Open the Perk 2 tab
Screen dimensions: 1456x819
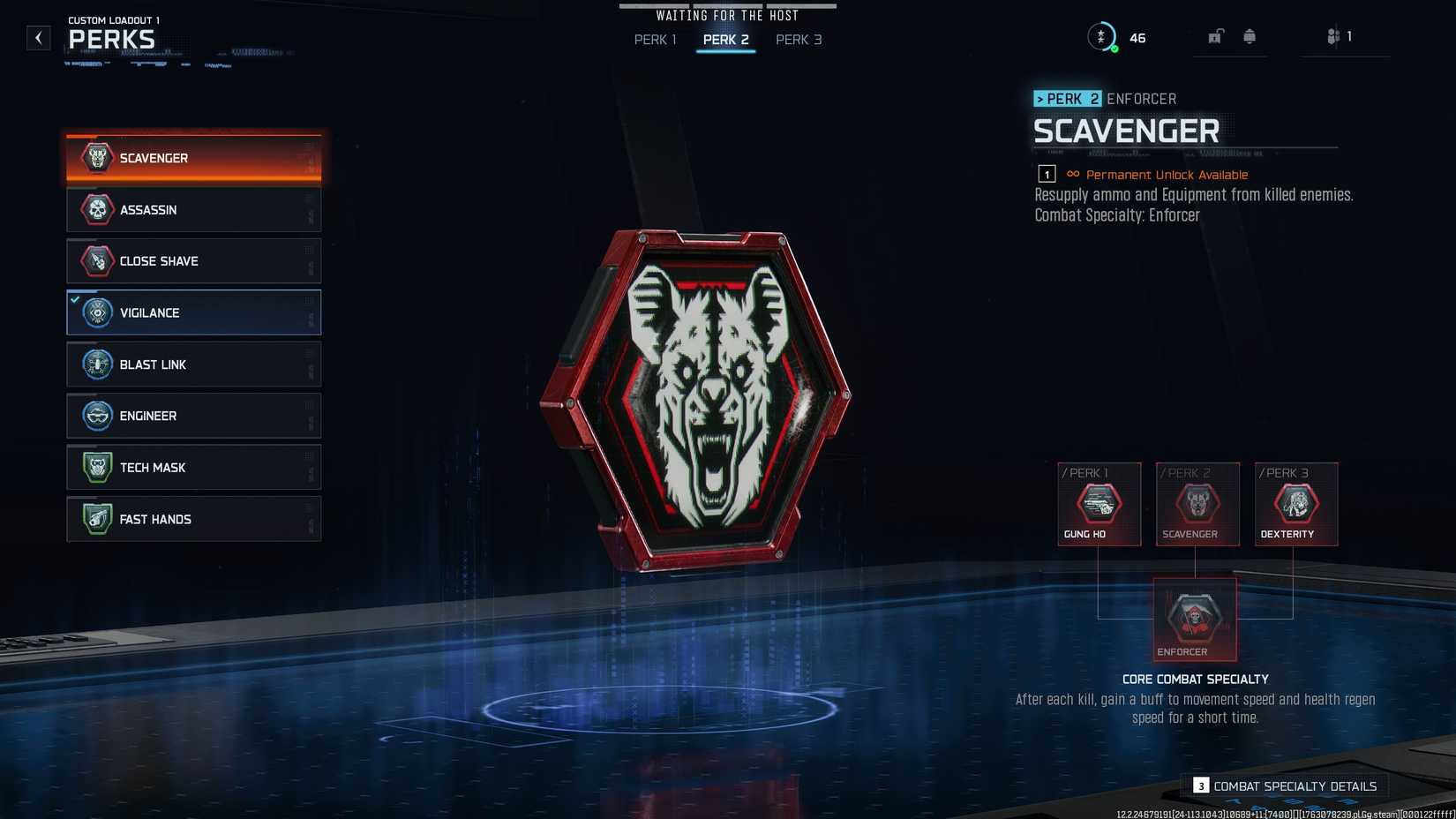[725, 39]
